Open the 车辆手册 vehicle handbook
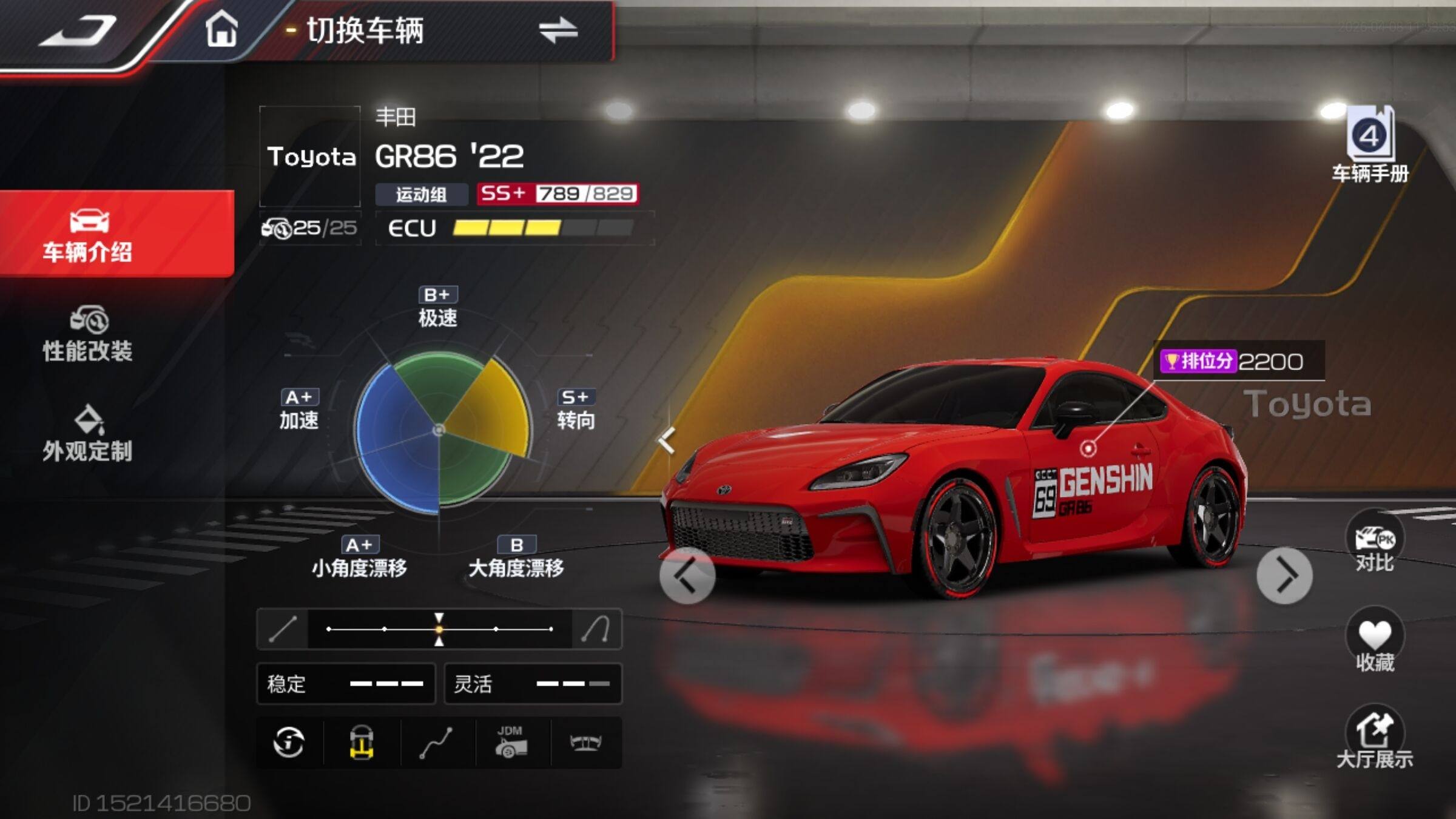Viewport: 1456px width, 819px height. click(x=1370, y=146)
